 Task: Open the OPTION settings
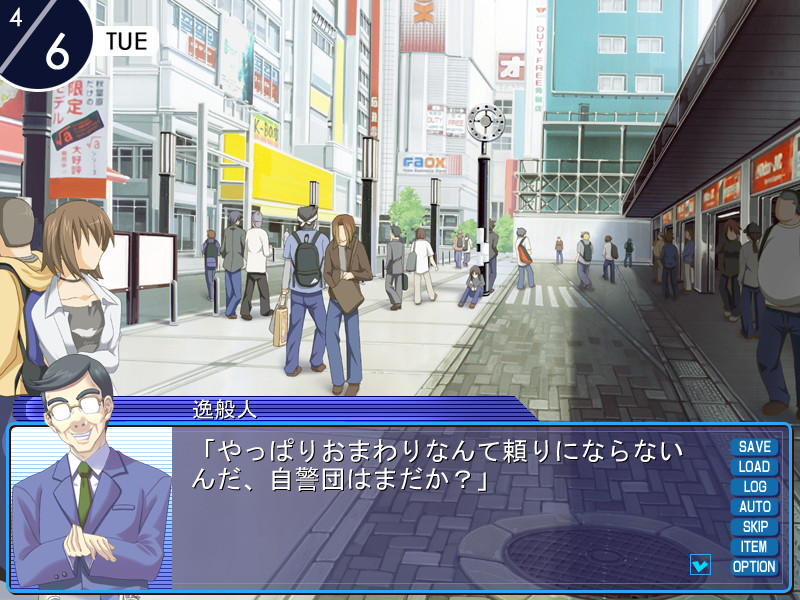tap(754, 567)
